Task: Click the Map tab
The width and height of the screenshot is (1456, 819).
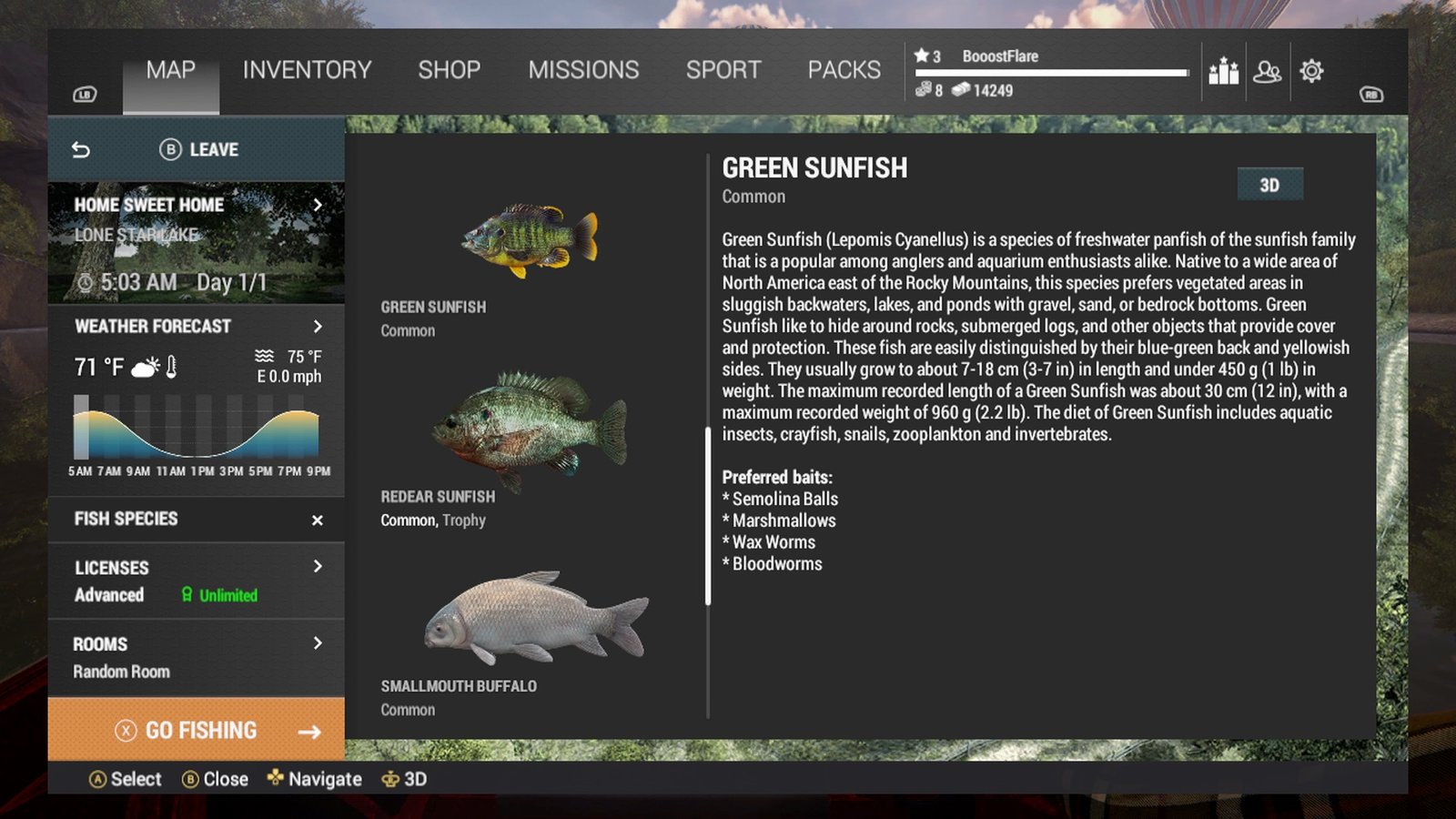Action: [x=171, y=70]
